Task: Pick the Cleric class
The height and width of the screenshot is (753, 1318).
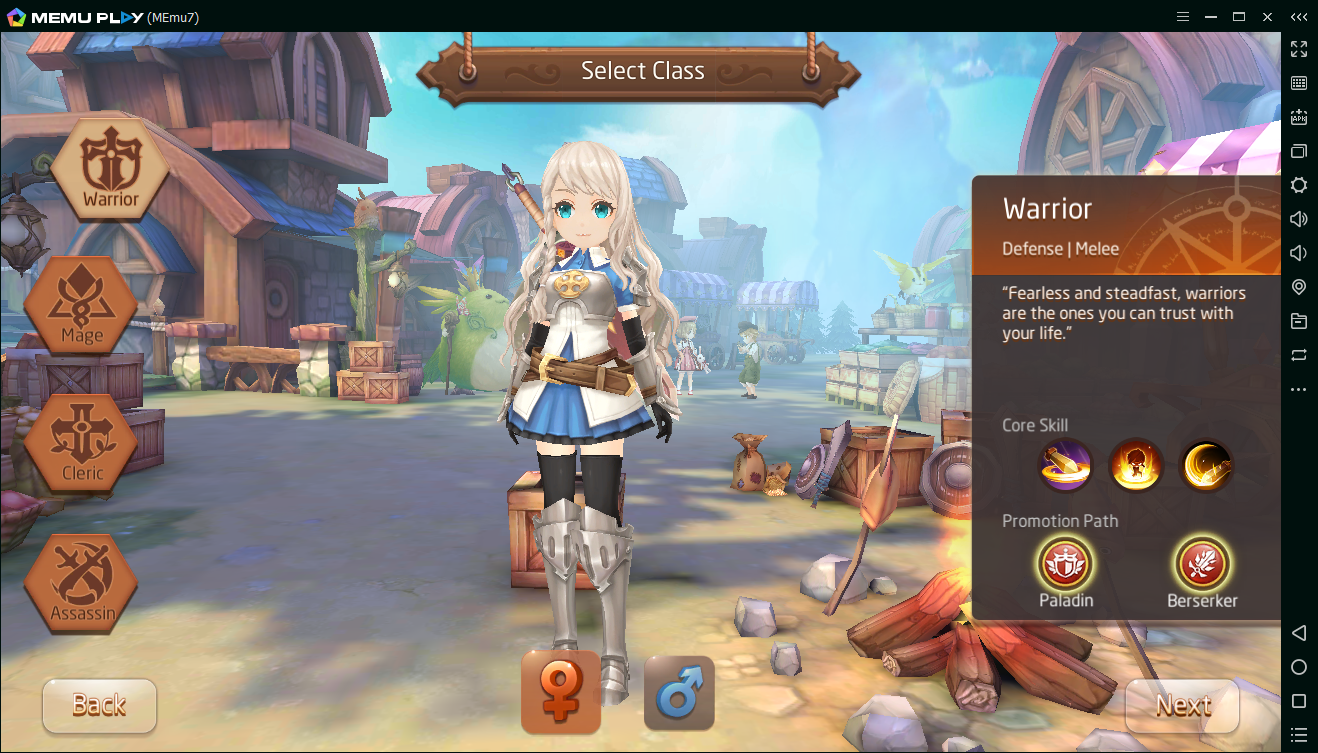Action: point(82,443)
